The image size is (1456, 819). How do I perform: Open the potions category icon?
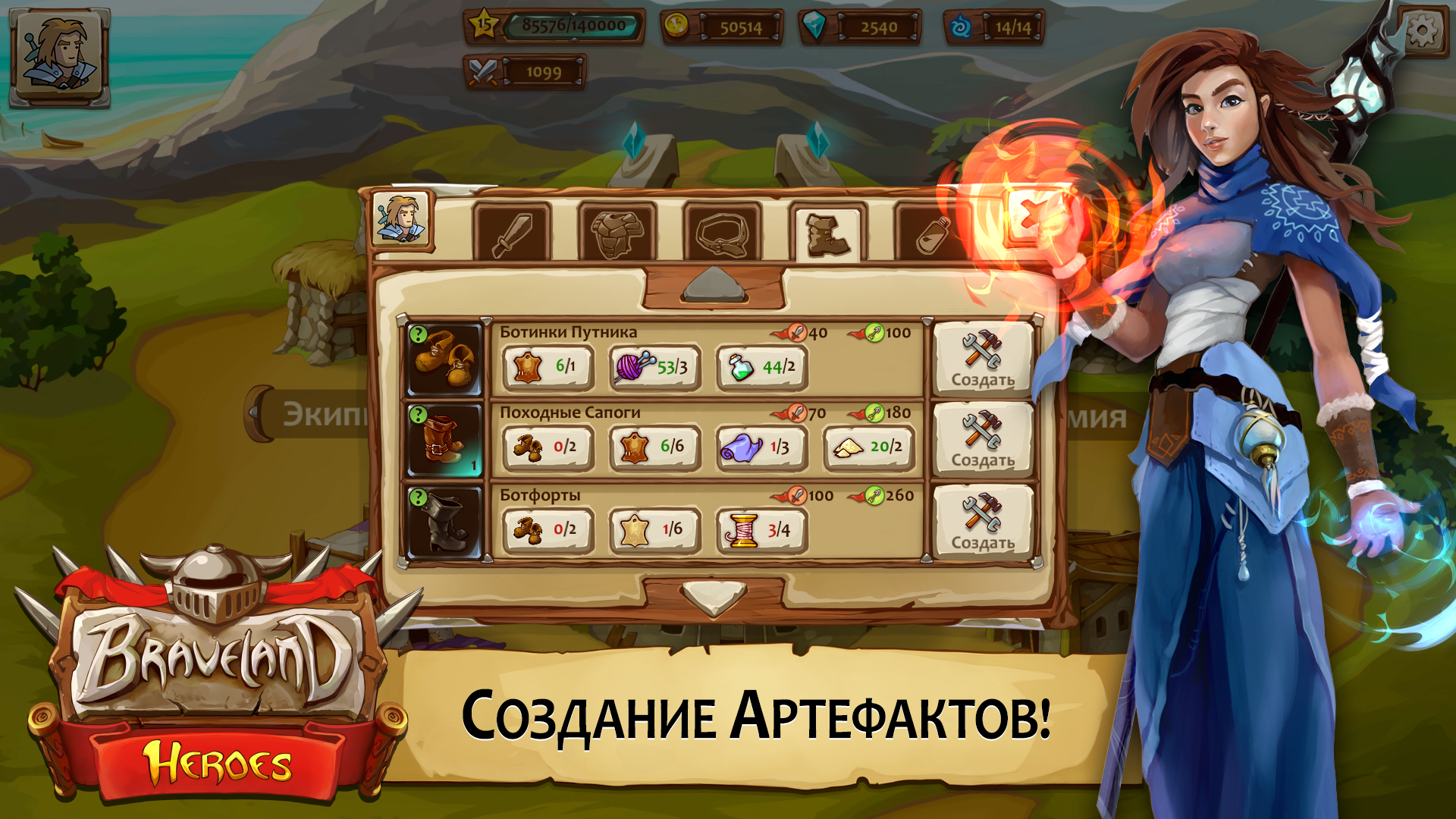(933, 231)
